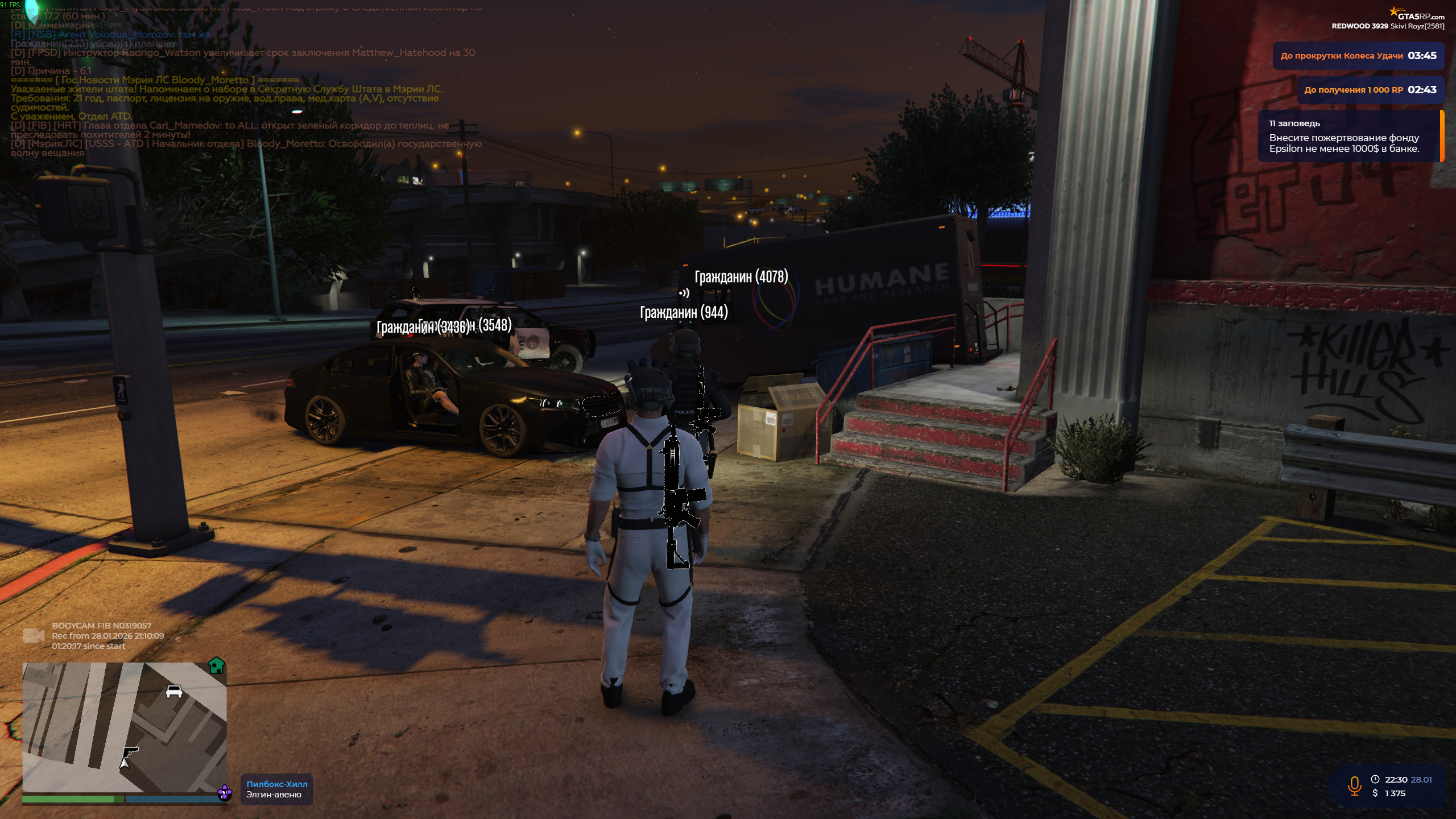Click the bodycam camera icon
1456x819 pixels.
[x=33, y=636]
